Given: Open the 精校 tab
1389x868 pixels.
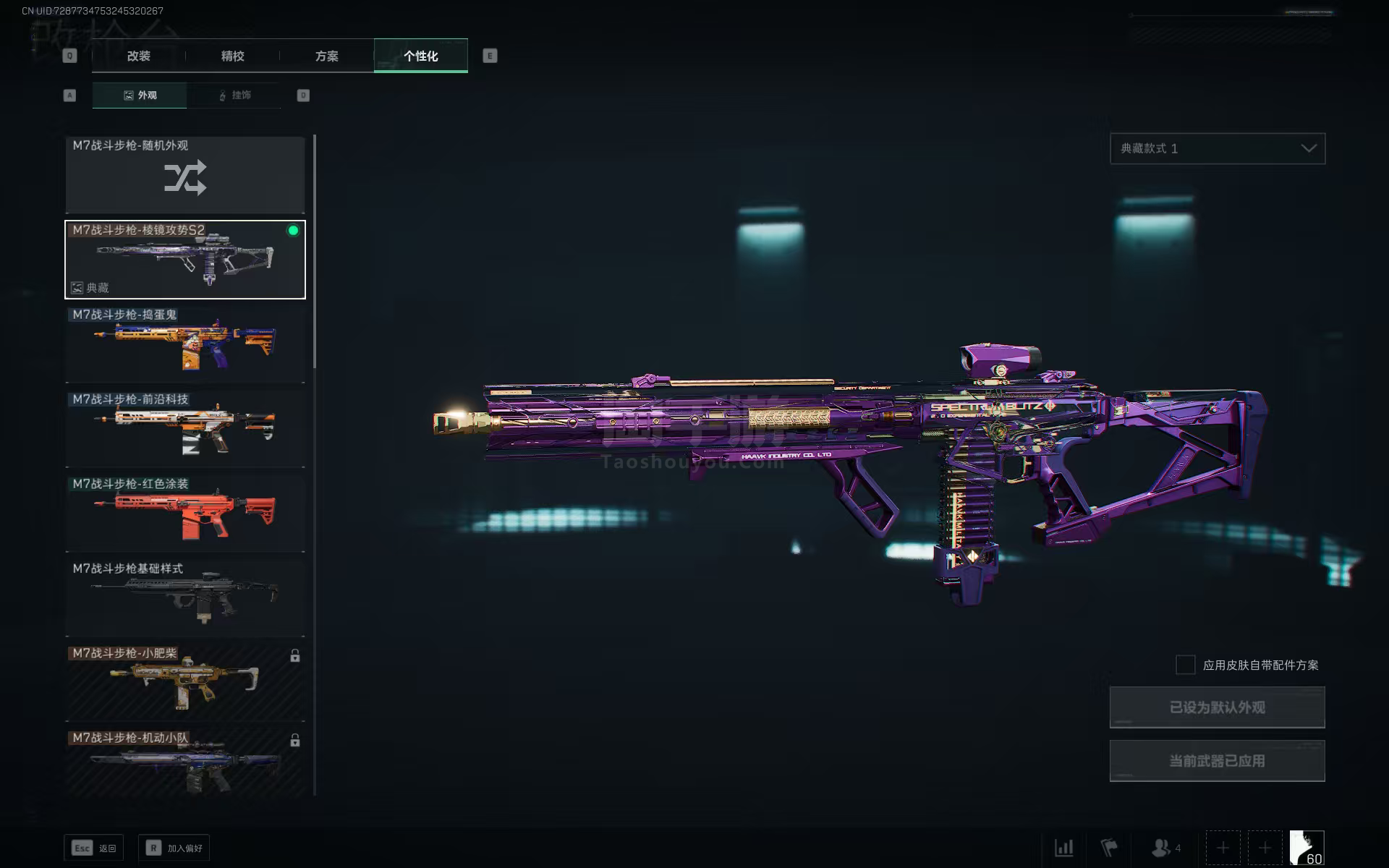Looking at the screenshot, I should 232,56.
